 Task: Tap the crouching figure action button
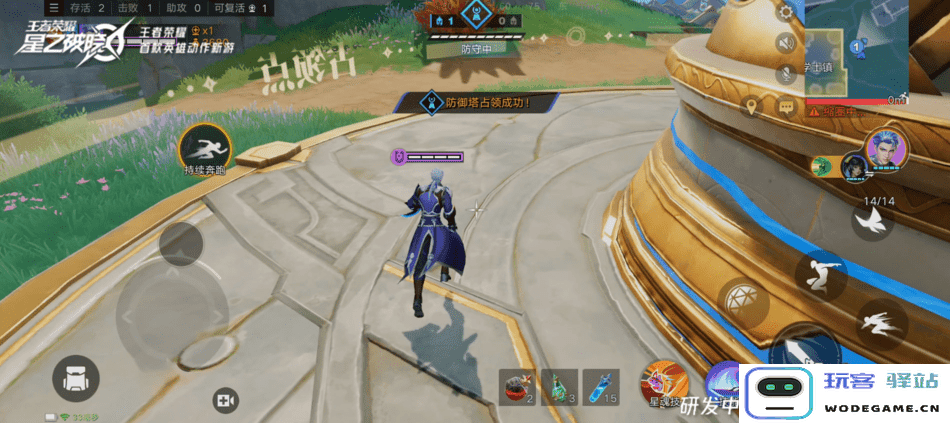point(821,273)
